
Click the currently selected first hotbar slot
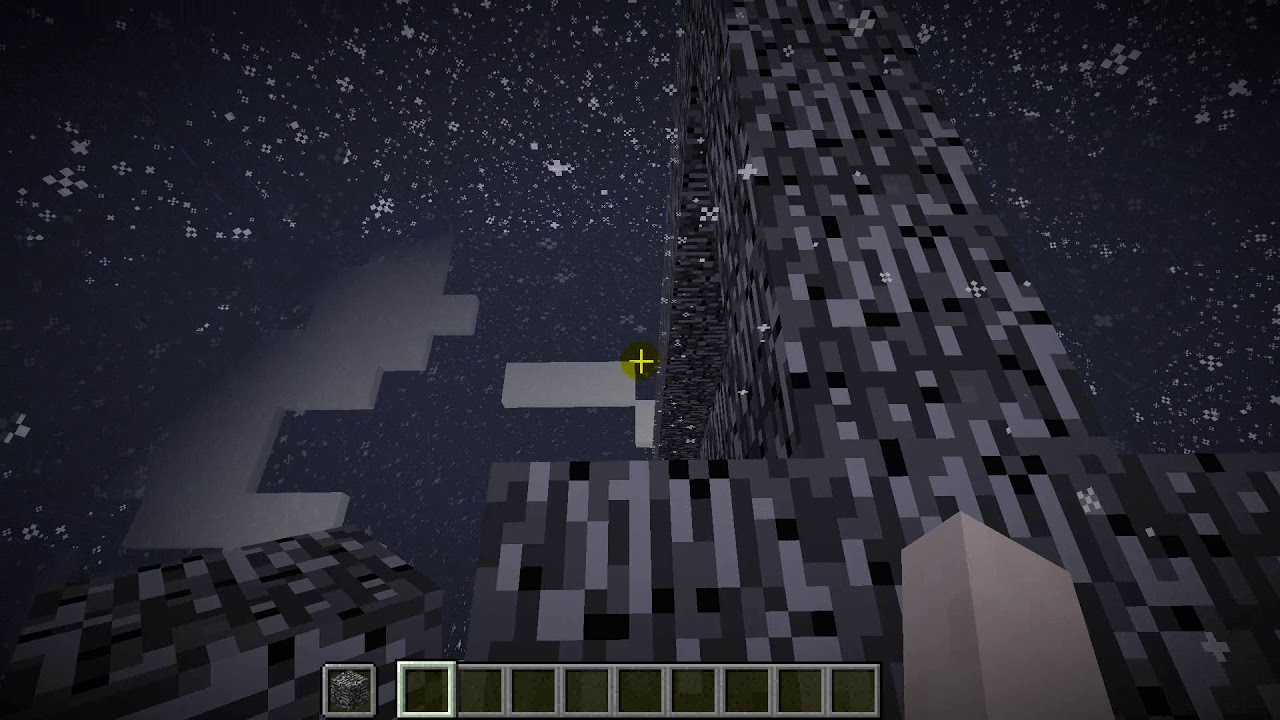click(x=425, y=688)
